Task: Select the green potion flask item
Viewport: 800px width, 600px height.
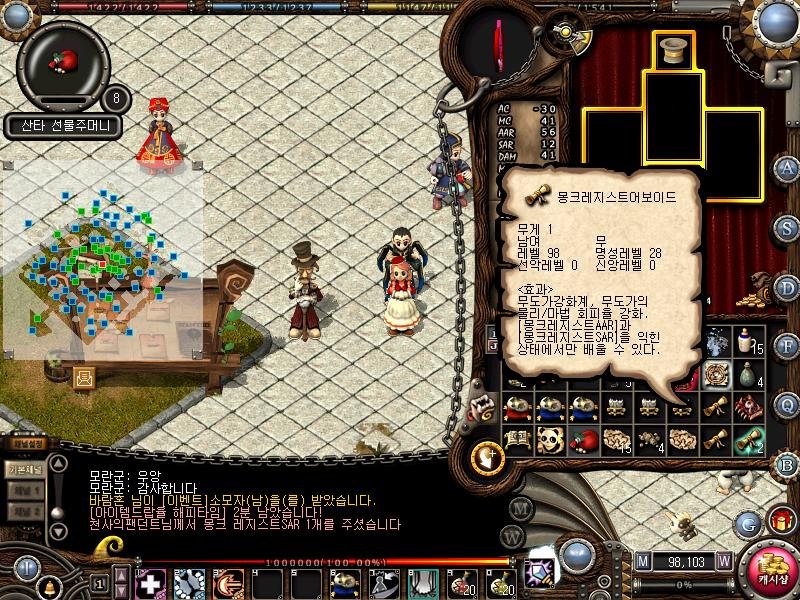Action: (x=747, y=374)
